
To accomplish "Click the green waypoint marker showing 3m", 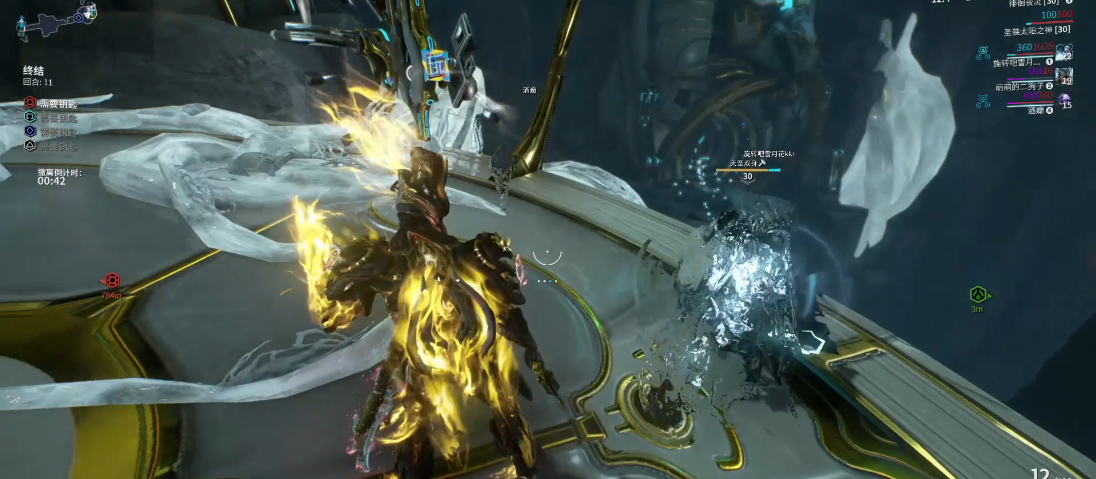I will click(x=979, y=295).
